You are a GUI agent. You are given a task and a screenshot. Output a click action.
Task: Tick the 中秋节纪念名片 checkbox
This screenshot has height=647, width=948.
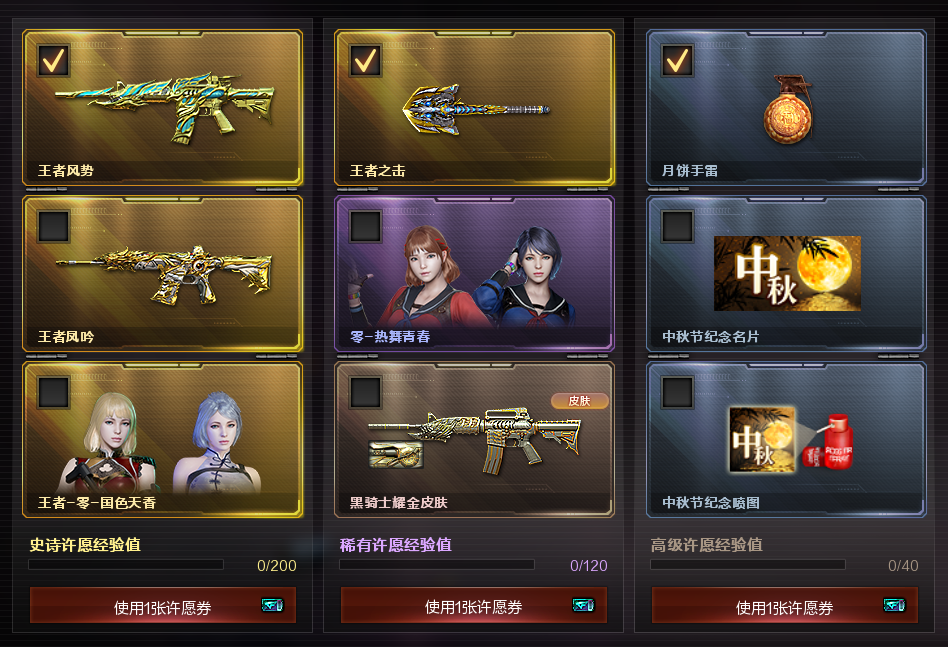tap(678, 226)
